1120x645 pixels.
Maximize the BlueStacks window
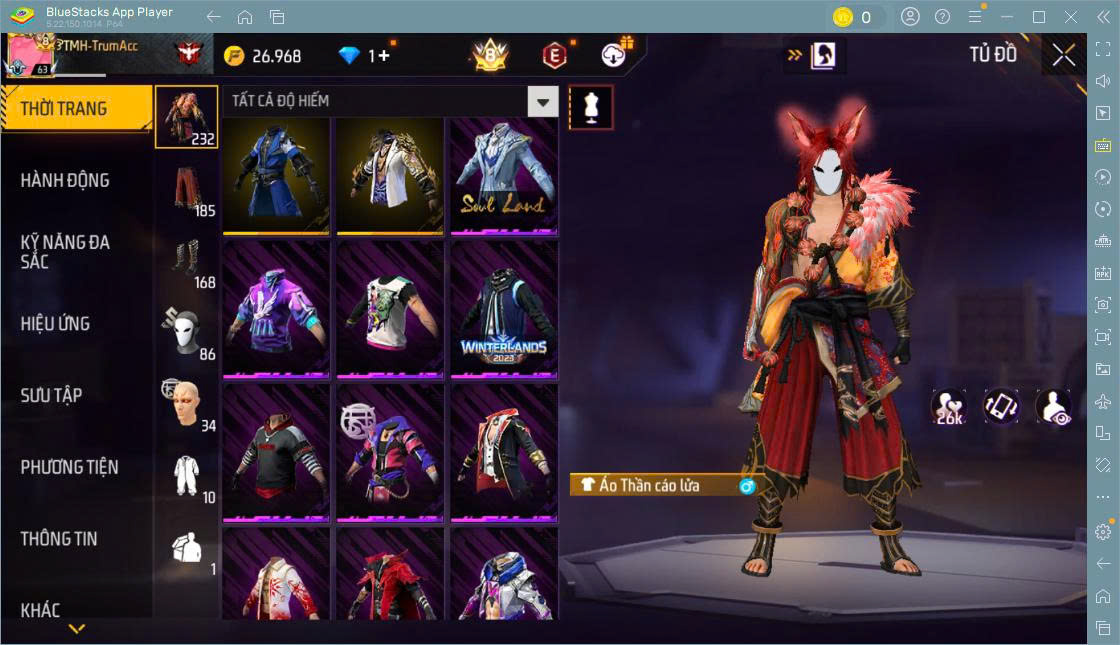click(1039, 17)
